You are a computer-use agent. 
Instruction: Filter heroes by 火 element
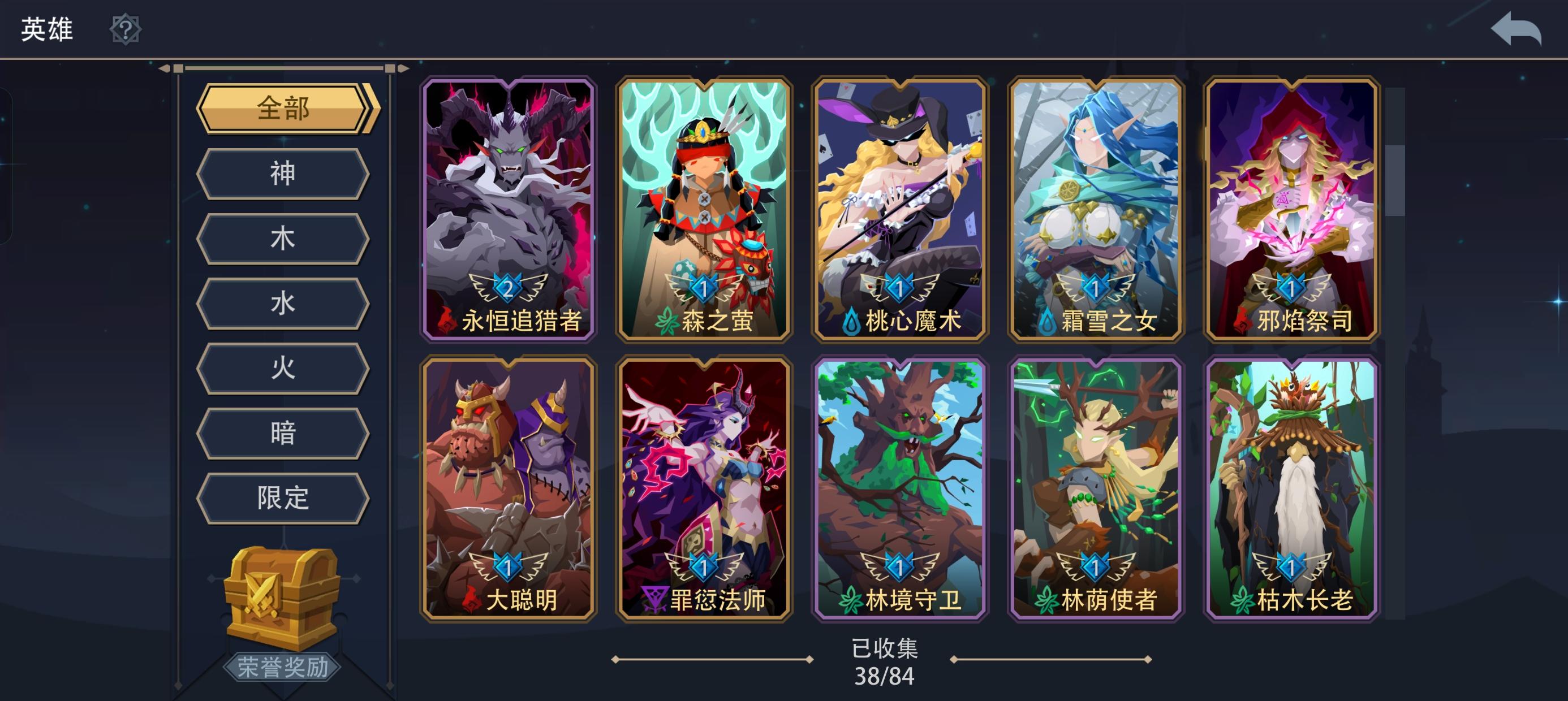pyautogui.click(x=282, y=368)
